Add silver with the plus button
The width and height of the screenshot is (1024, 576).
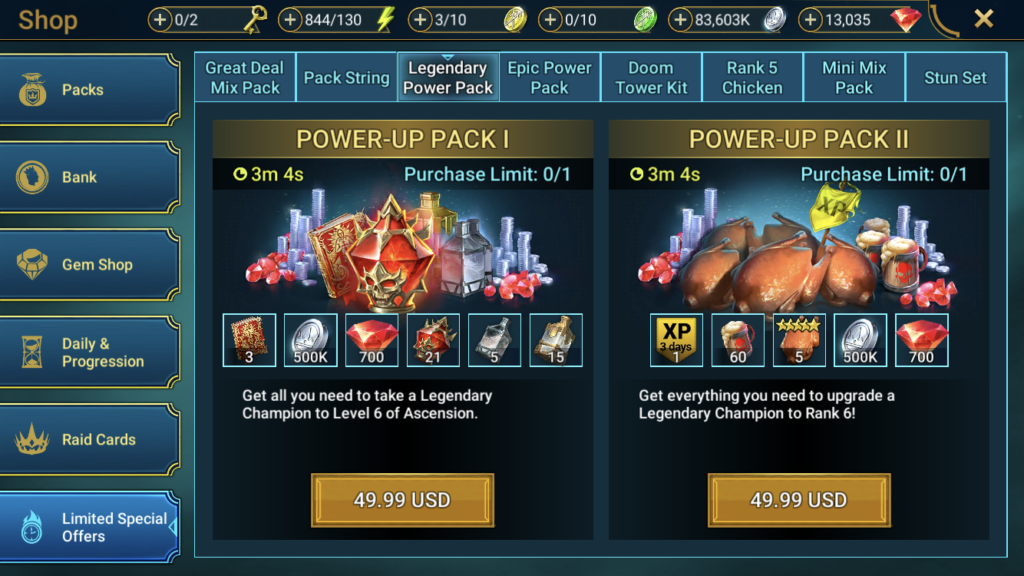point(681,19)
